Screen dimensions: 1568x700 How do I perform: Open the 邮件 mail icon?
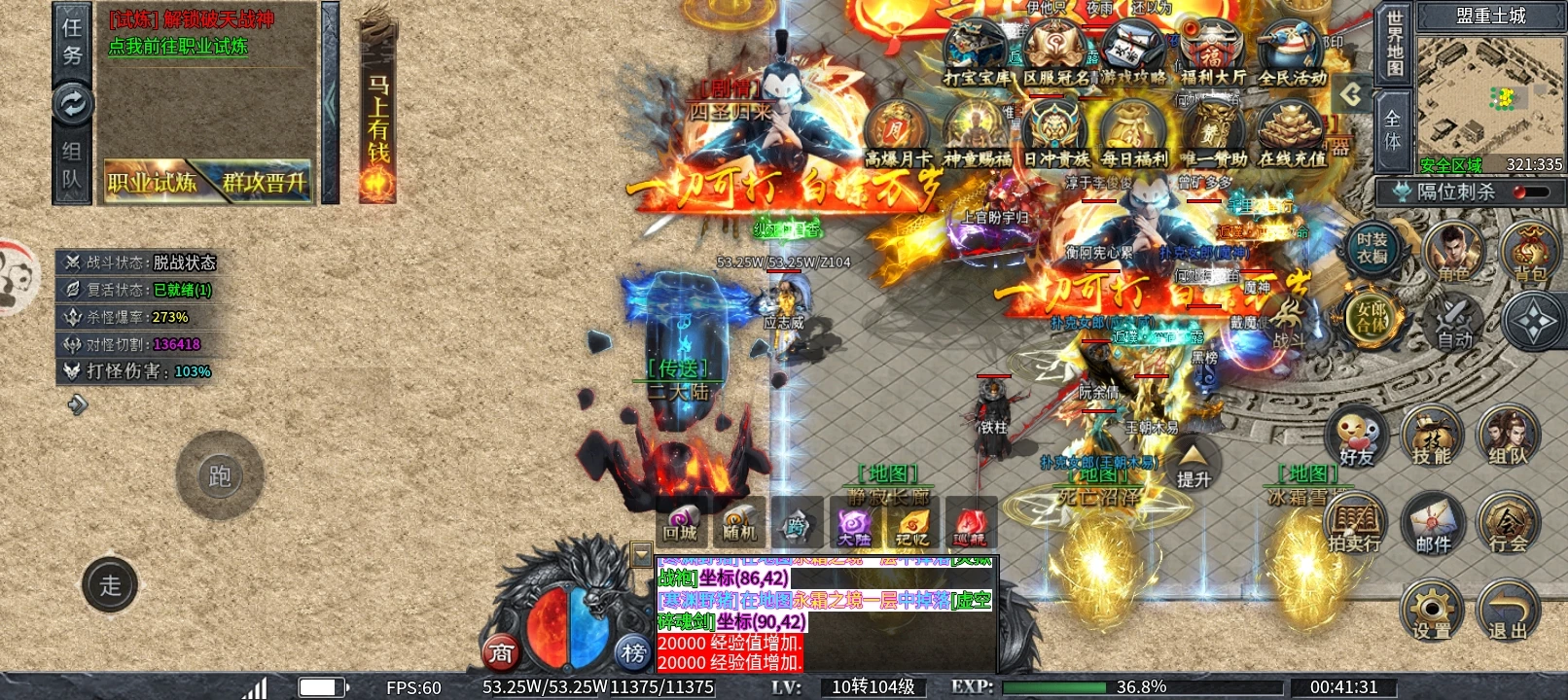coord(1432,522)
